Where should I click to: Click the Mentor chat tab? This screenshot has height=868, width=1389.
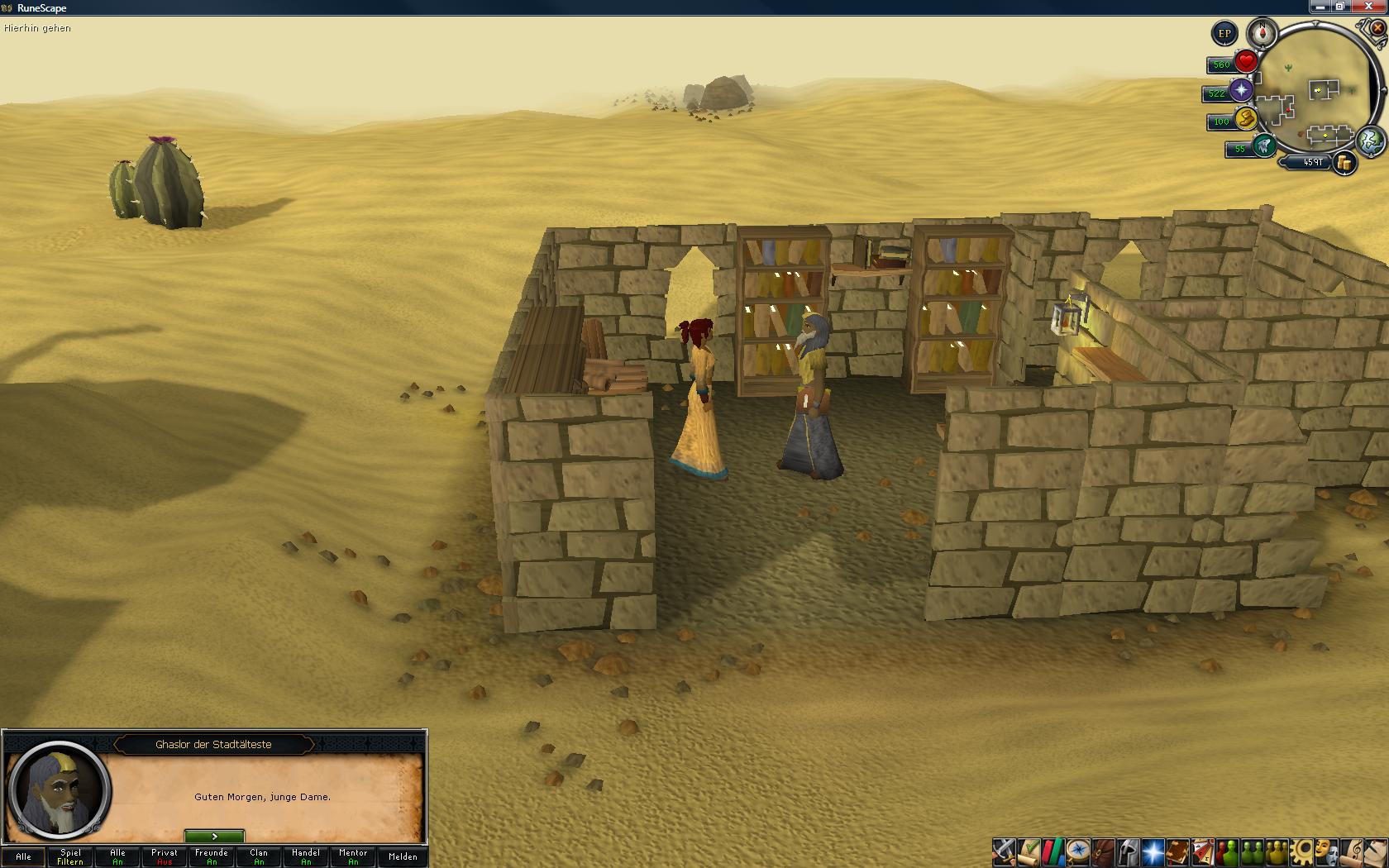click(353, 856)
